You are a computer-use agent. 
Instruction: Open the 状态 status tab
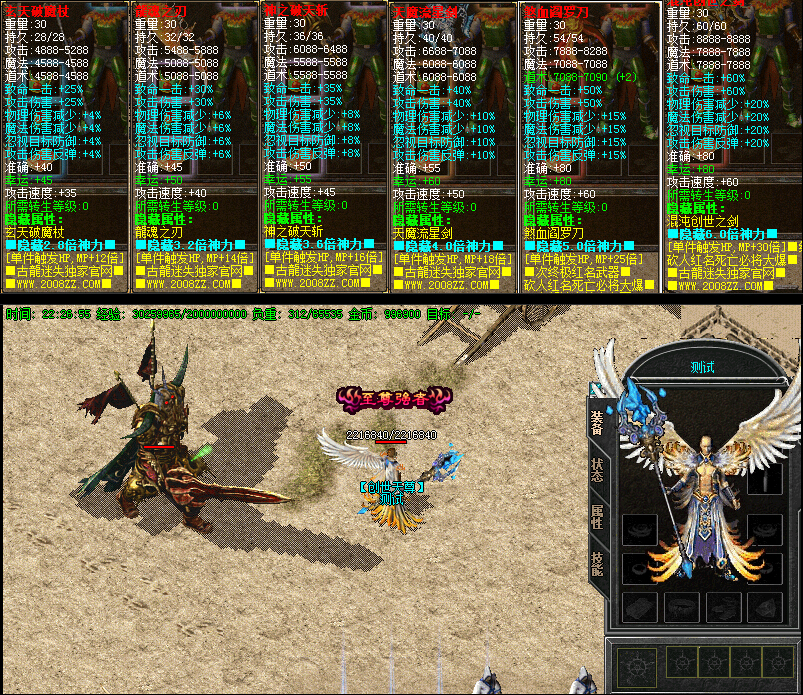597,470
